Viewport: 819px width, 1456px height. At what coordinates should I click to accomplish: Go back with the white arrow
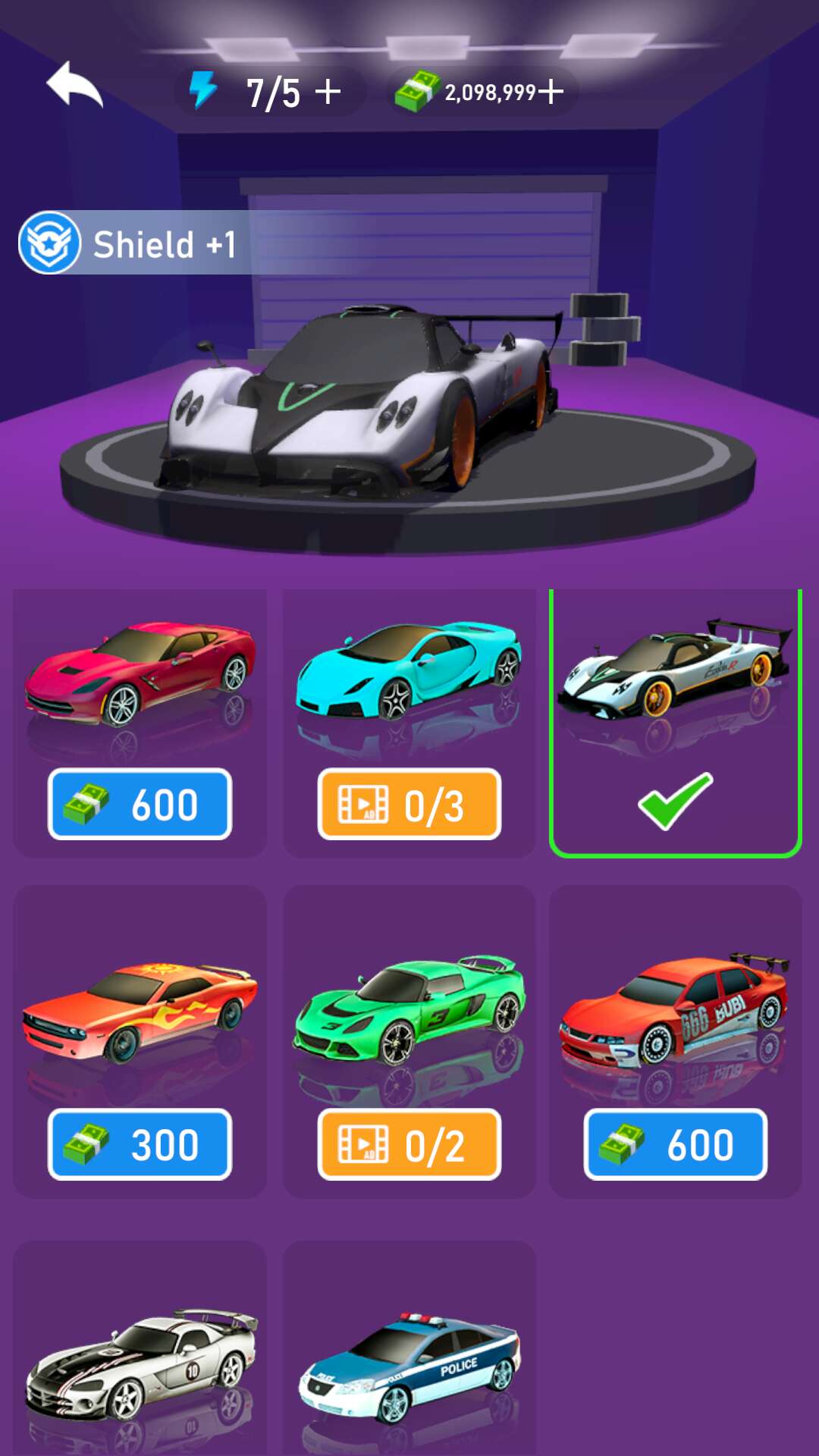click(x=74, y=85)
